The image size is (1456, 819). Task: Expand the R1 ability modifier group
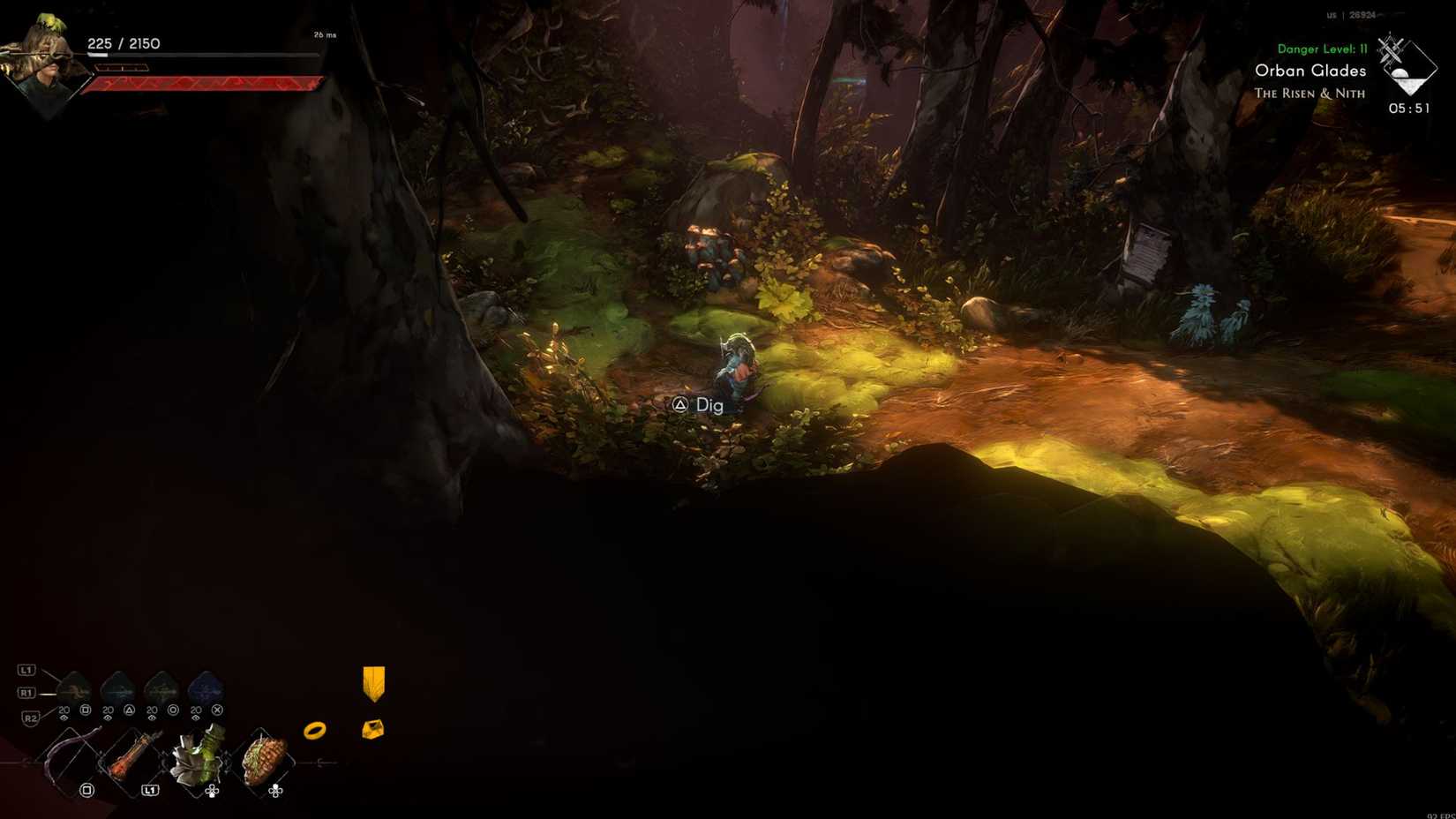(x=26, y=693)
